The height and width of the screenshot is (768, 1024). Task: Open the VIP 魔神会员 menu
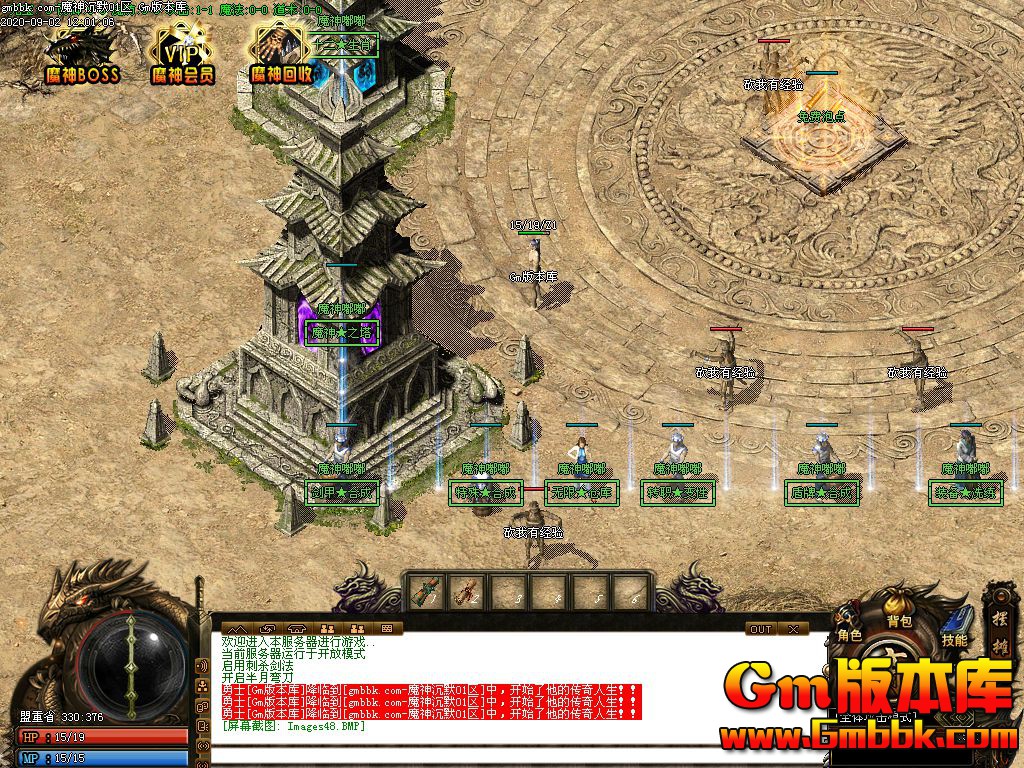point(182,55)
